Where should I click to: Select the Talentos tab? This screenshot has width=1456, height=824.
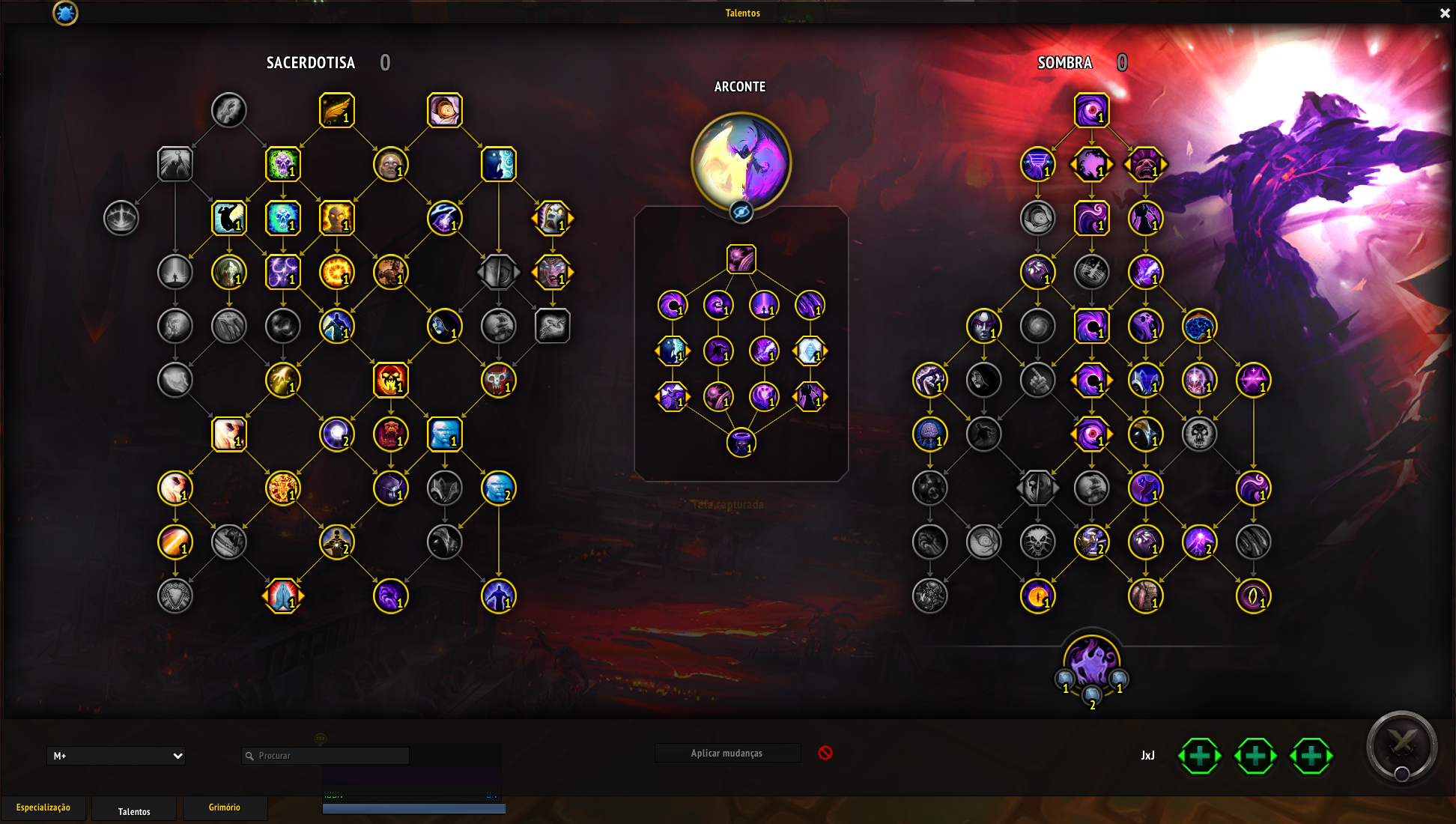click(x=134, y=811)
